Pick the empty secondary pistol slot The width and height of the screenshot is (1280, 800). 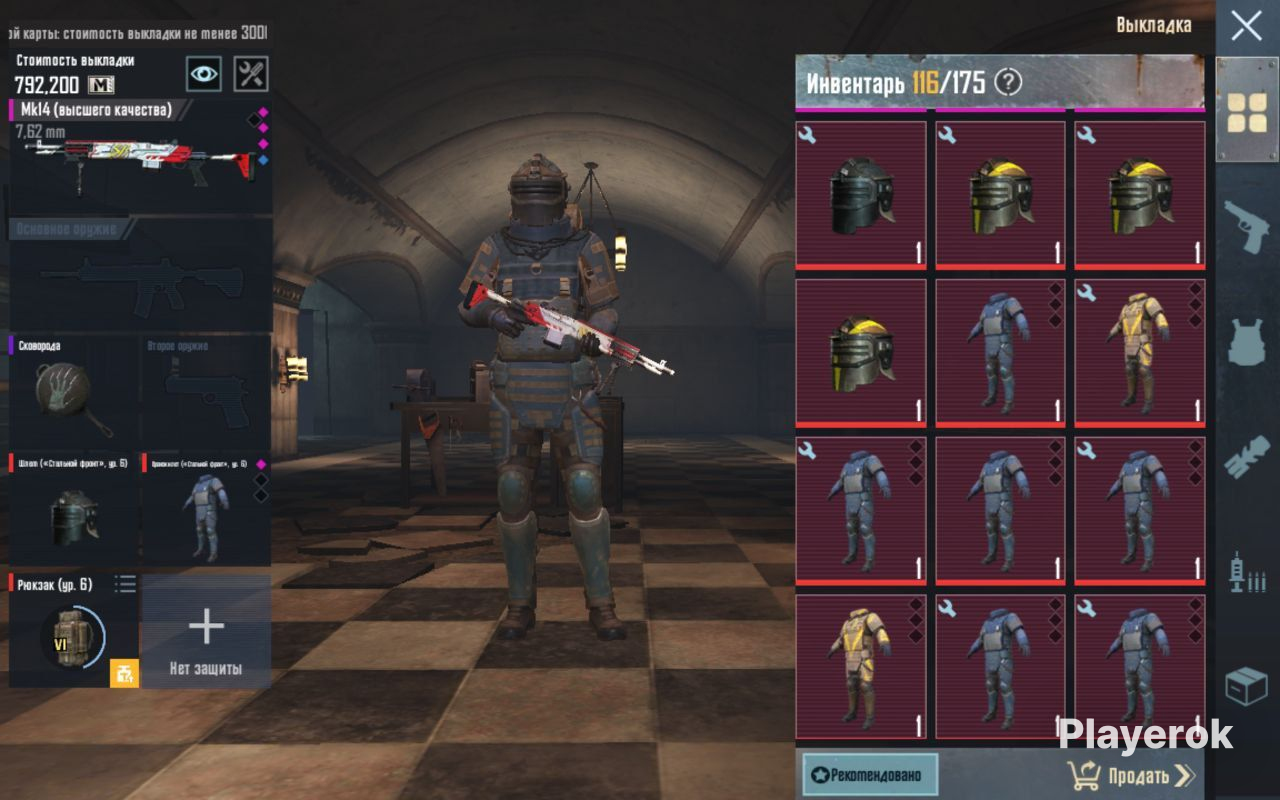[x=206, y=391]
